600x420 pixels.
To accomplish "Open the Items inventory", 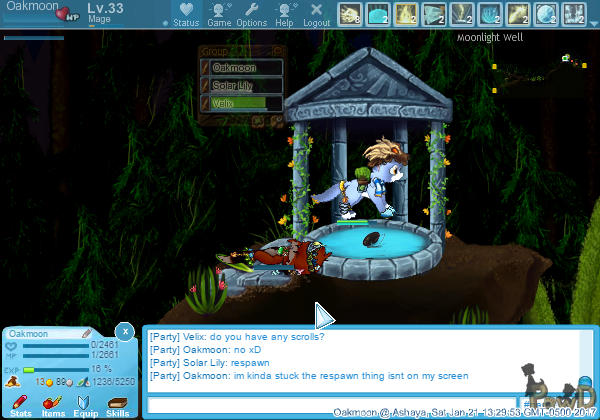I will coord(53,404).
